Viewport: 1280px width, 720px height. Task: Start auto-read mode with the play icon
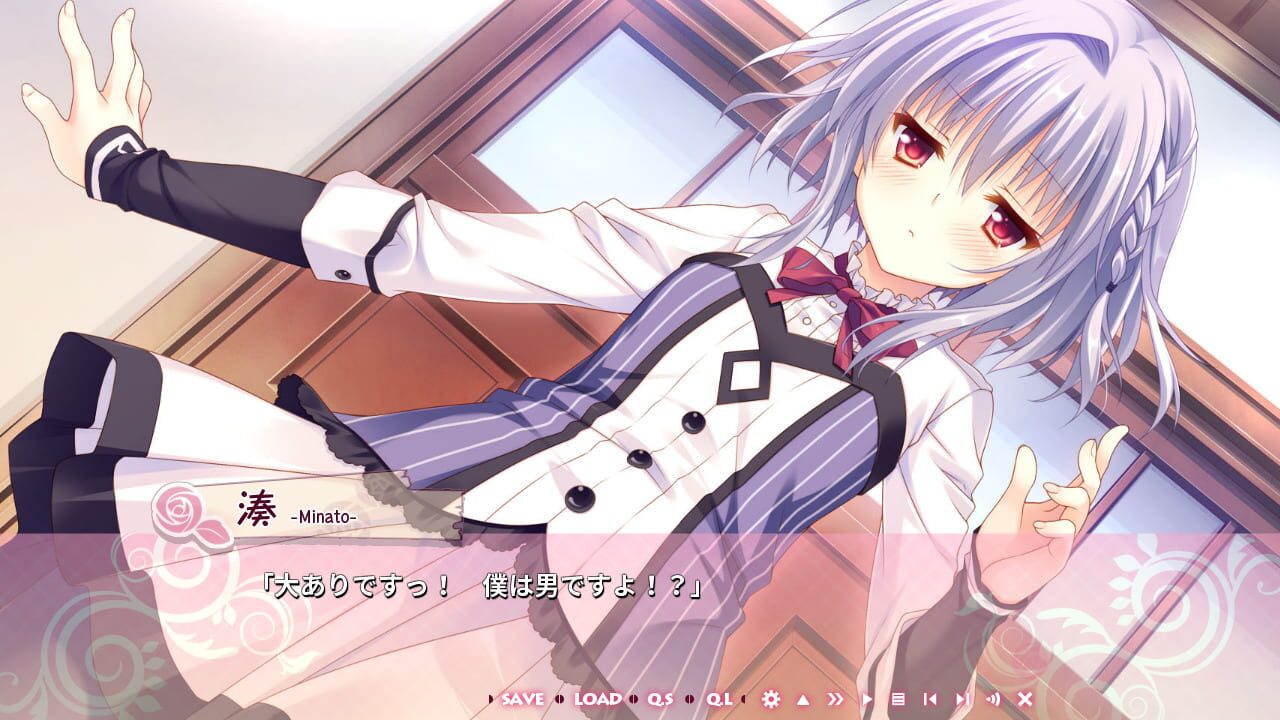868,700
